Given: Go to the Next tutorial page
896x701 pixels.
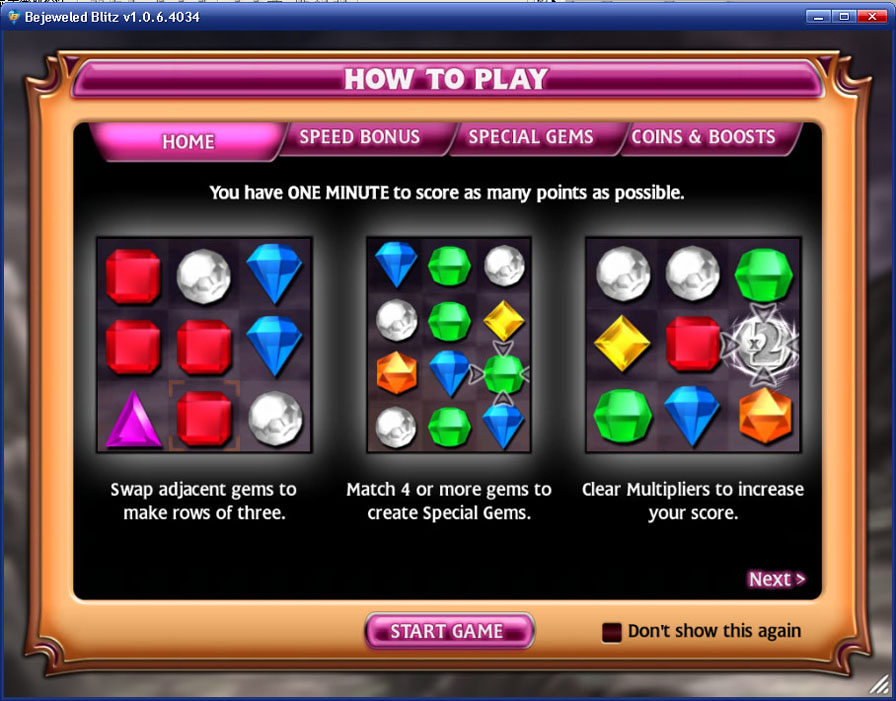Looking at the screenshot, I should click(x=776, y=579).
